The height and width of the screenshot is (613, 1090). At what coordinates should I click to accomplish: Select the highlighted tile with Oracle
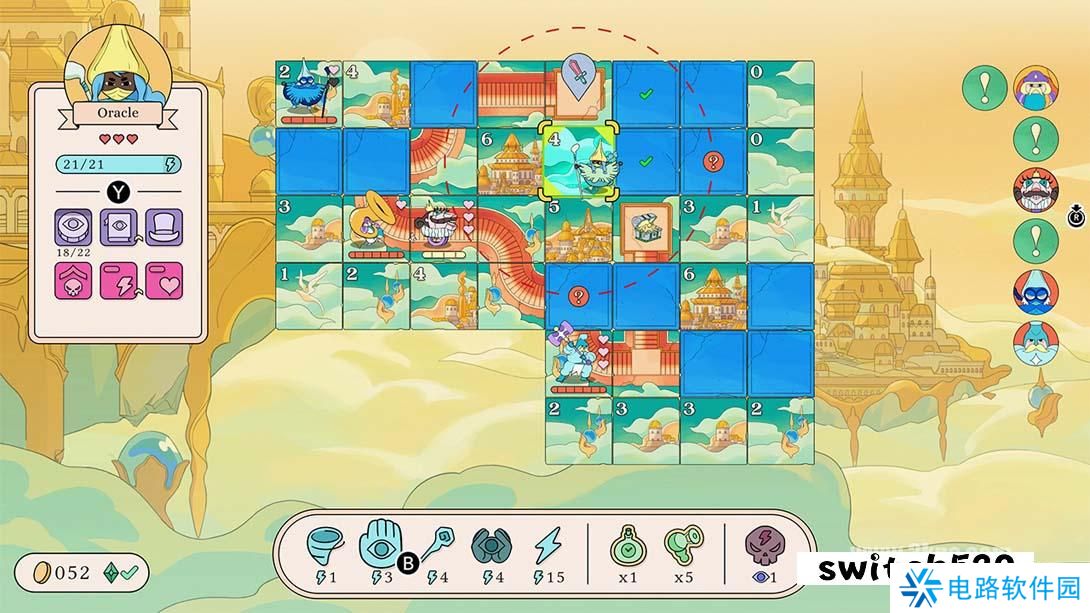point(577,161)
